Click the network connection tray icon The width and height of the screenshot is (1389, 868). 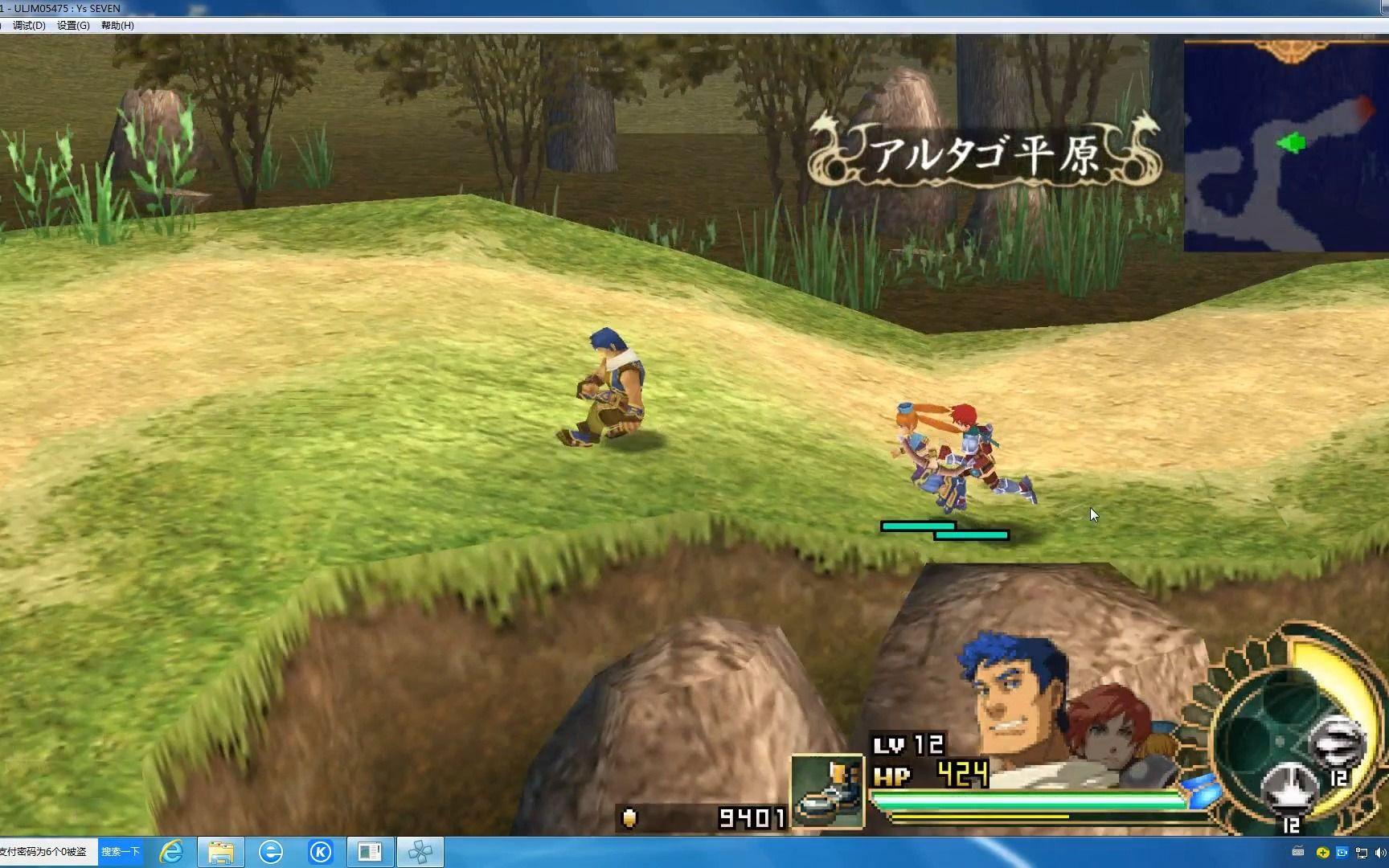pos(1362,853)
